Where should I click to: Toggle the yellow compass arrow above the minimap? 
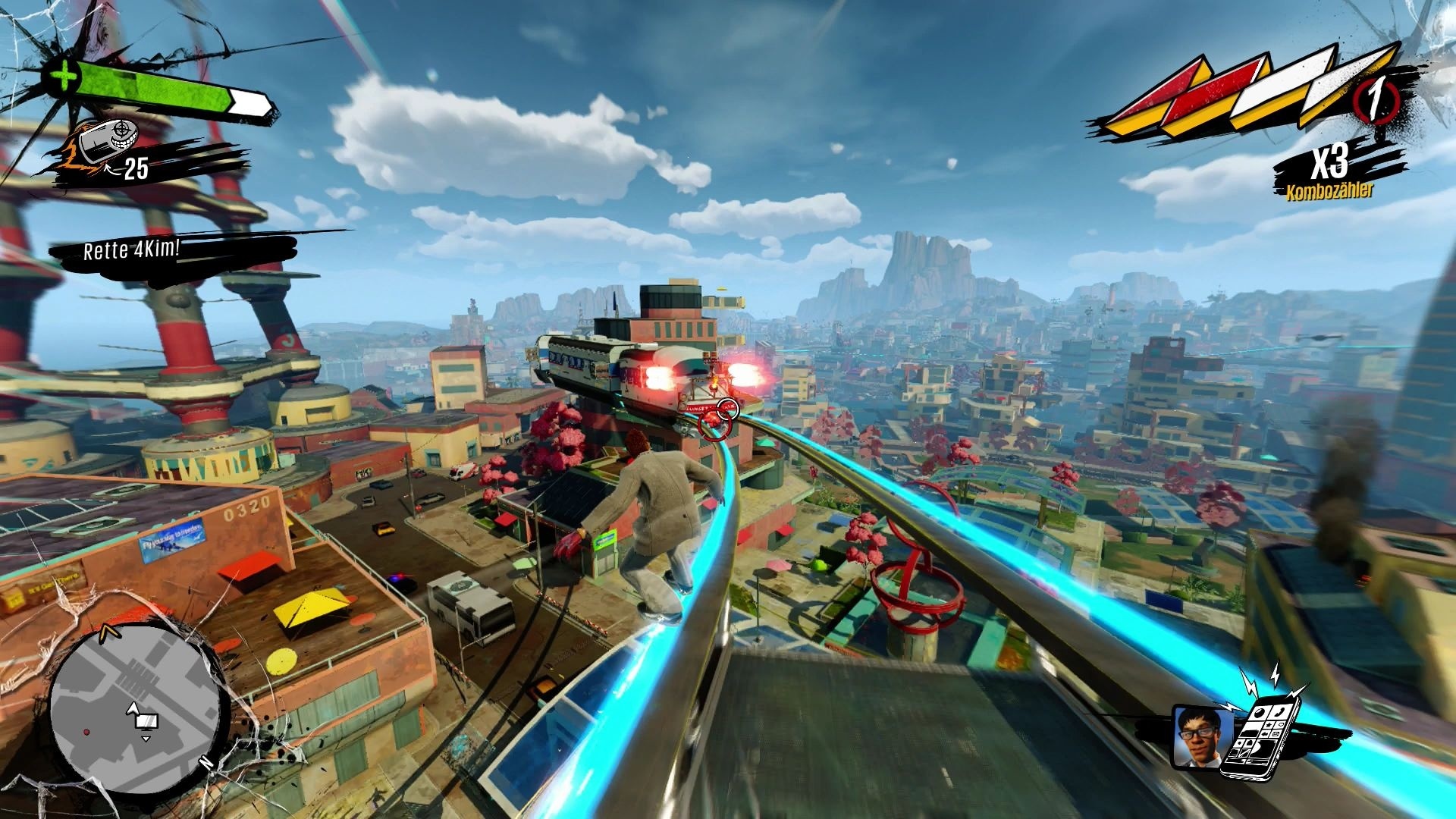click(x=109, y=632)
